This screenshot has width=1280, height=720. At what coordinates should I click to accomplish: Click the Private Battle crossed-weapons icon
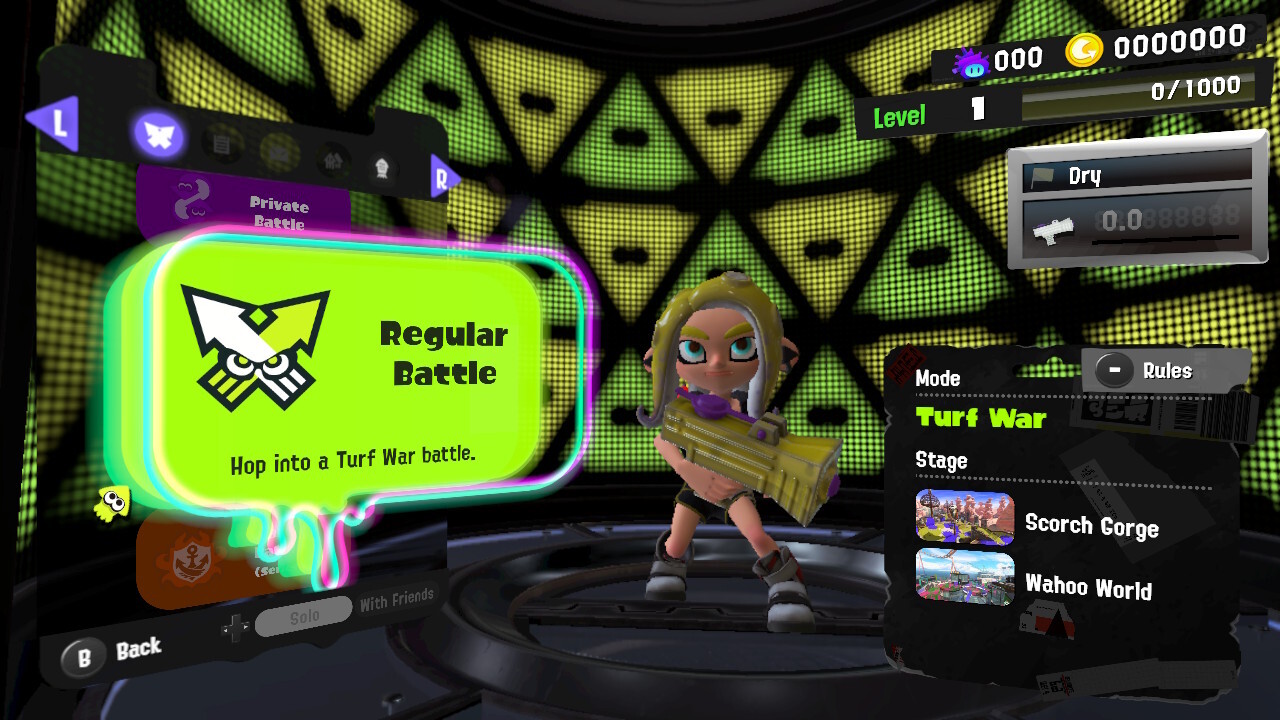pos(190,197)
